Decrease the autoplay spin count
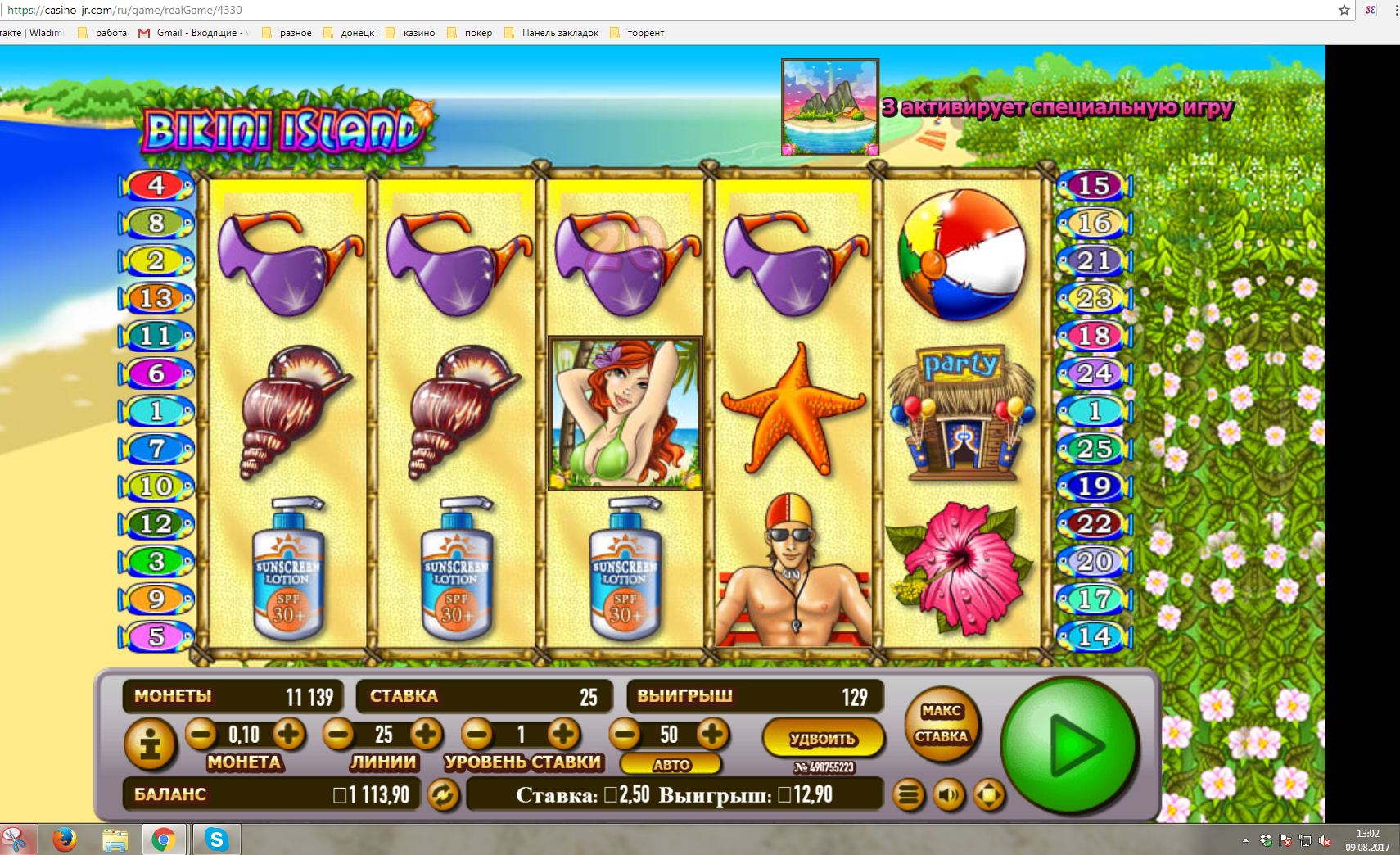 (x=624, y=734)
